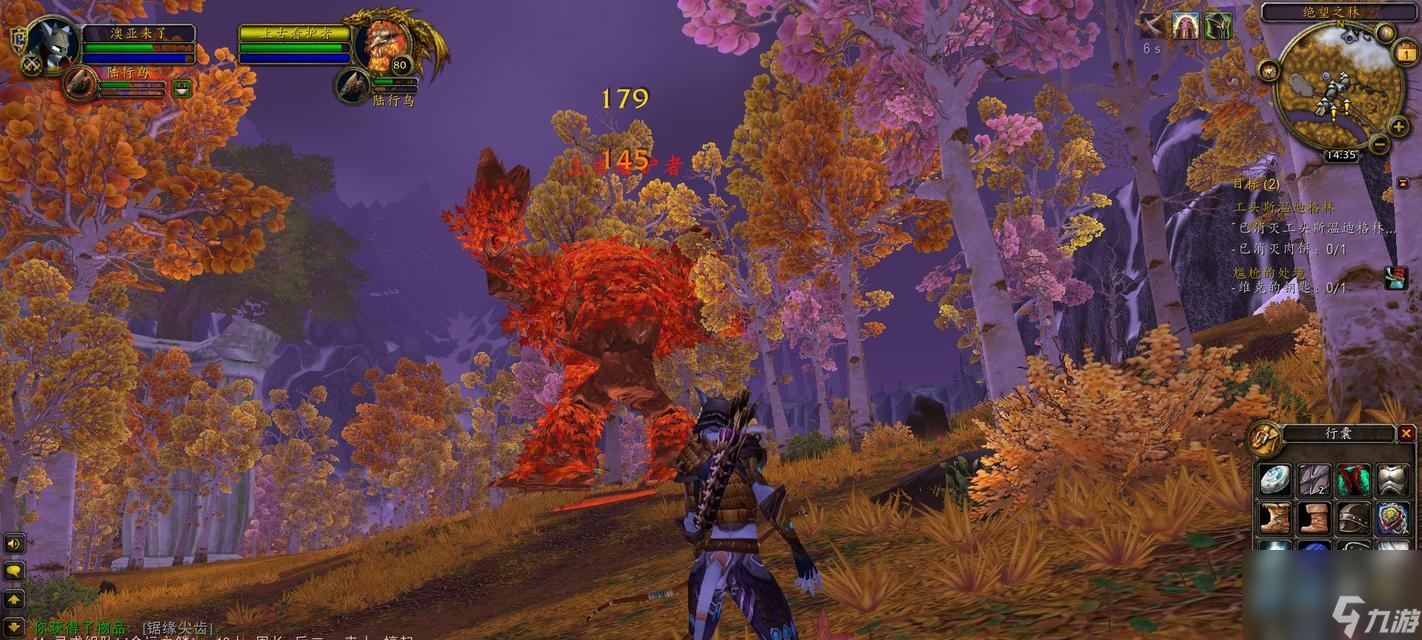Select the white stone item in bag

(x=1275, y=480)
